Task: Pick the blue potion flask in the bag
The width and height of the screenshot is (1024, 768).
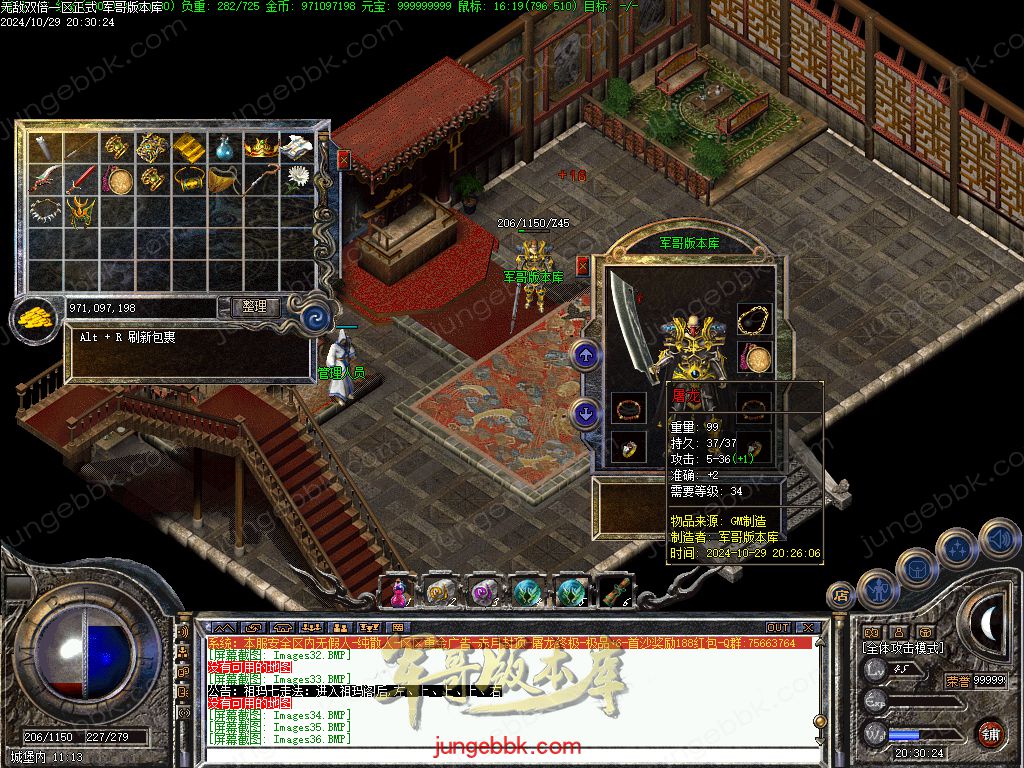Action: 225,149
